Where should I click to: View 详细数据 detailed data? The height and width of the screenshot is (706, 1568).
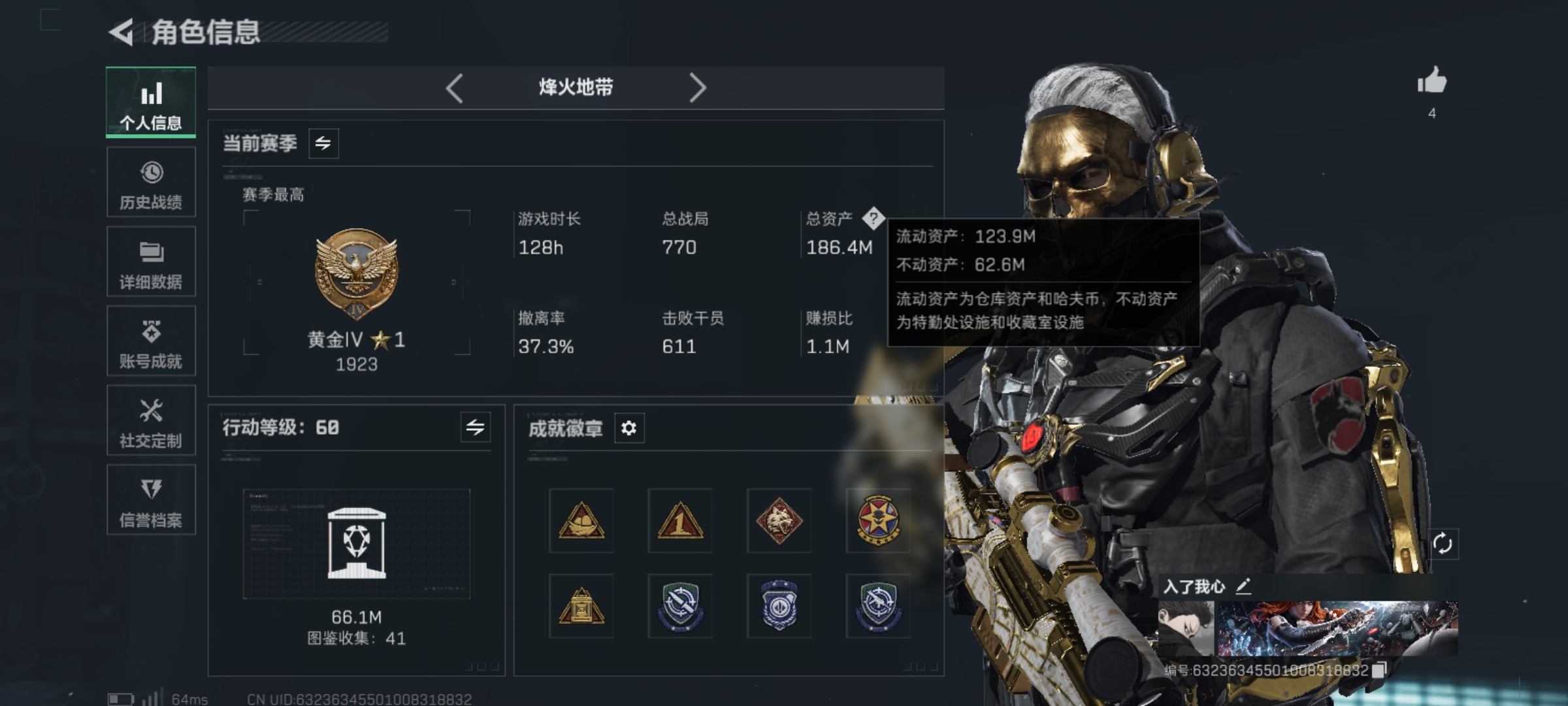coord(151,261)
